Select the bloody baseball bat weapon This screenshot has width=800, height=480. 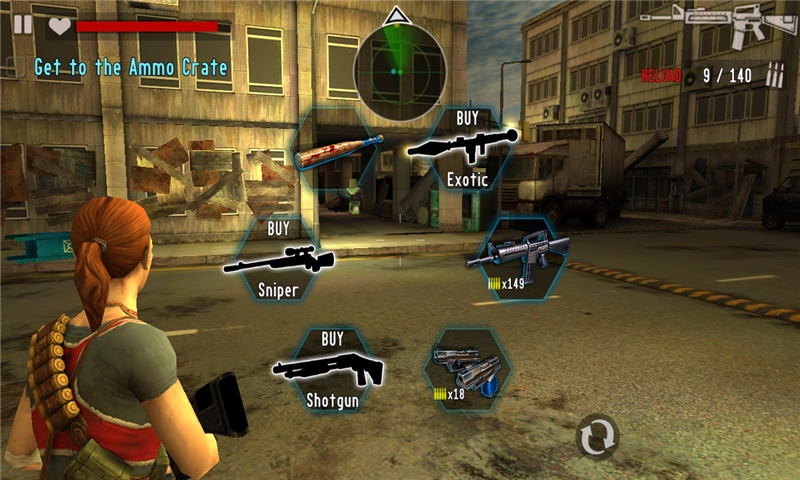[338, 153]
